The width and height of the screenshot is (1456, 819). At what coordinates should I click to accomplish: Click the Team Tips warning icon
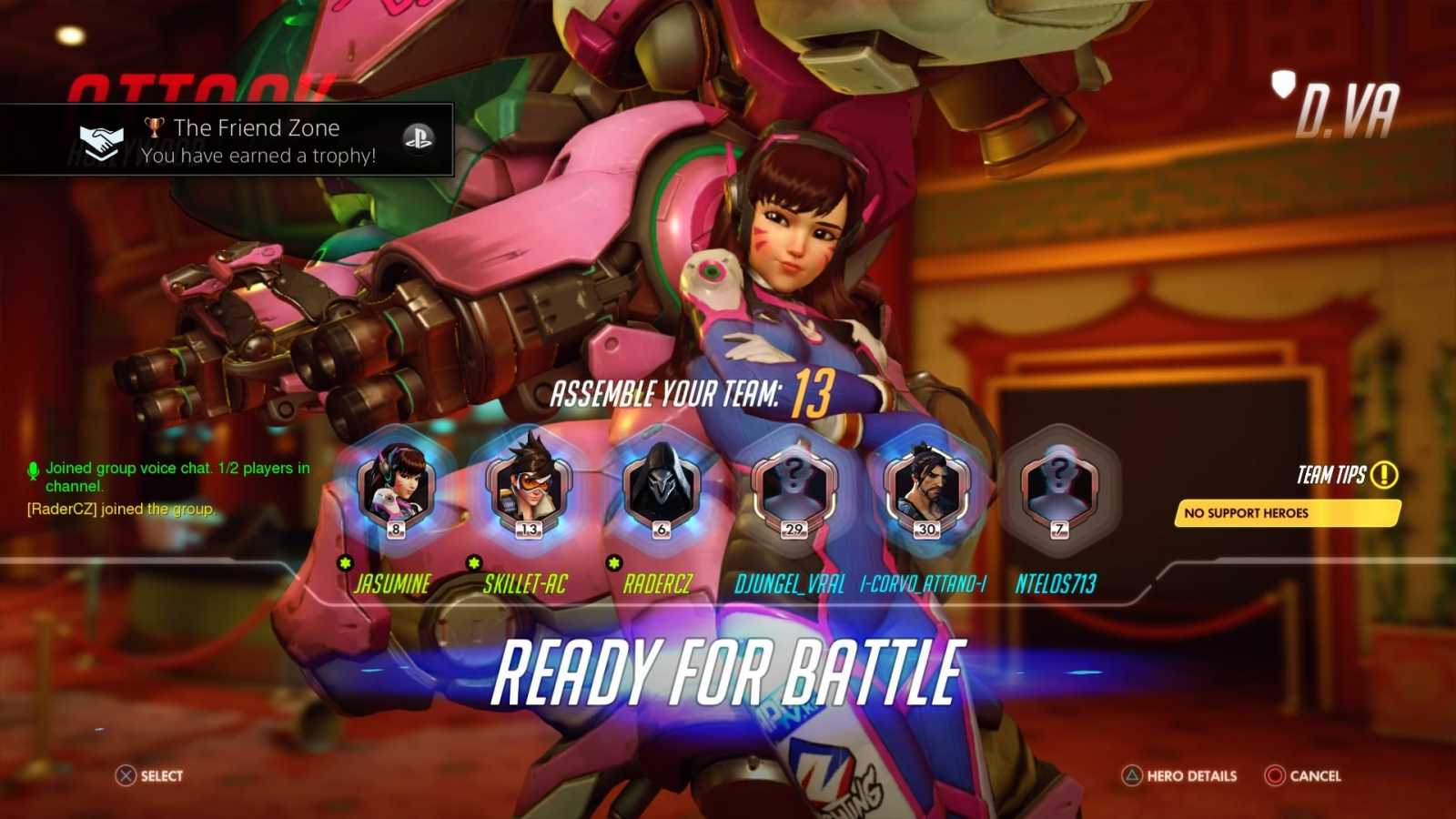tap(1382, 474)
